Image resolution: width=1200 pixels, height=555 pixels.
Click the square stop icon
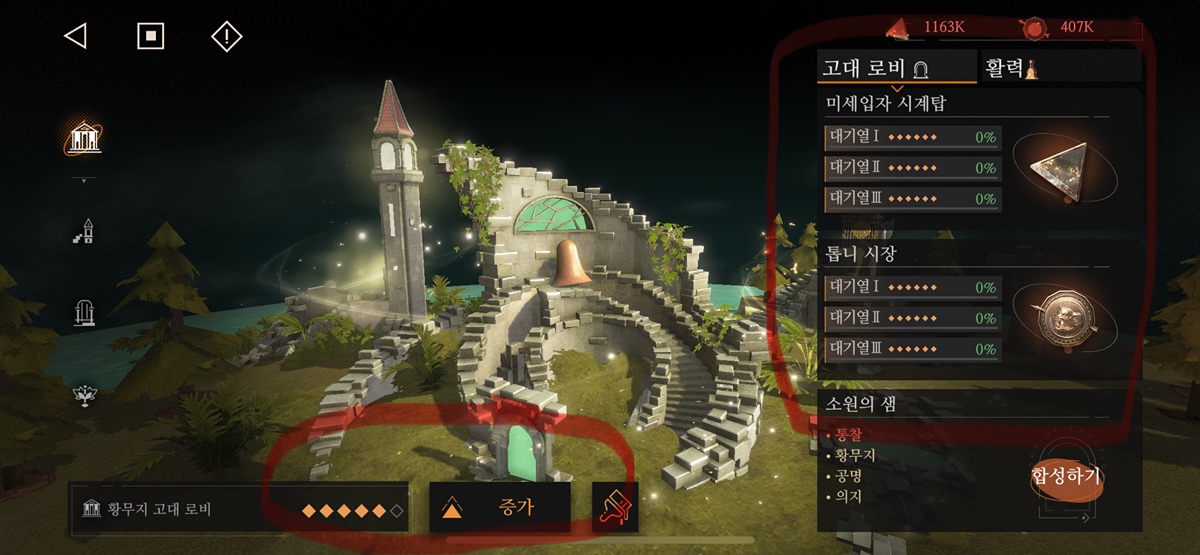coord(150,37)
